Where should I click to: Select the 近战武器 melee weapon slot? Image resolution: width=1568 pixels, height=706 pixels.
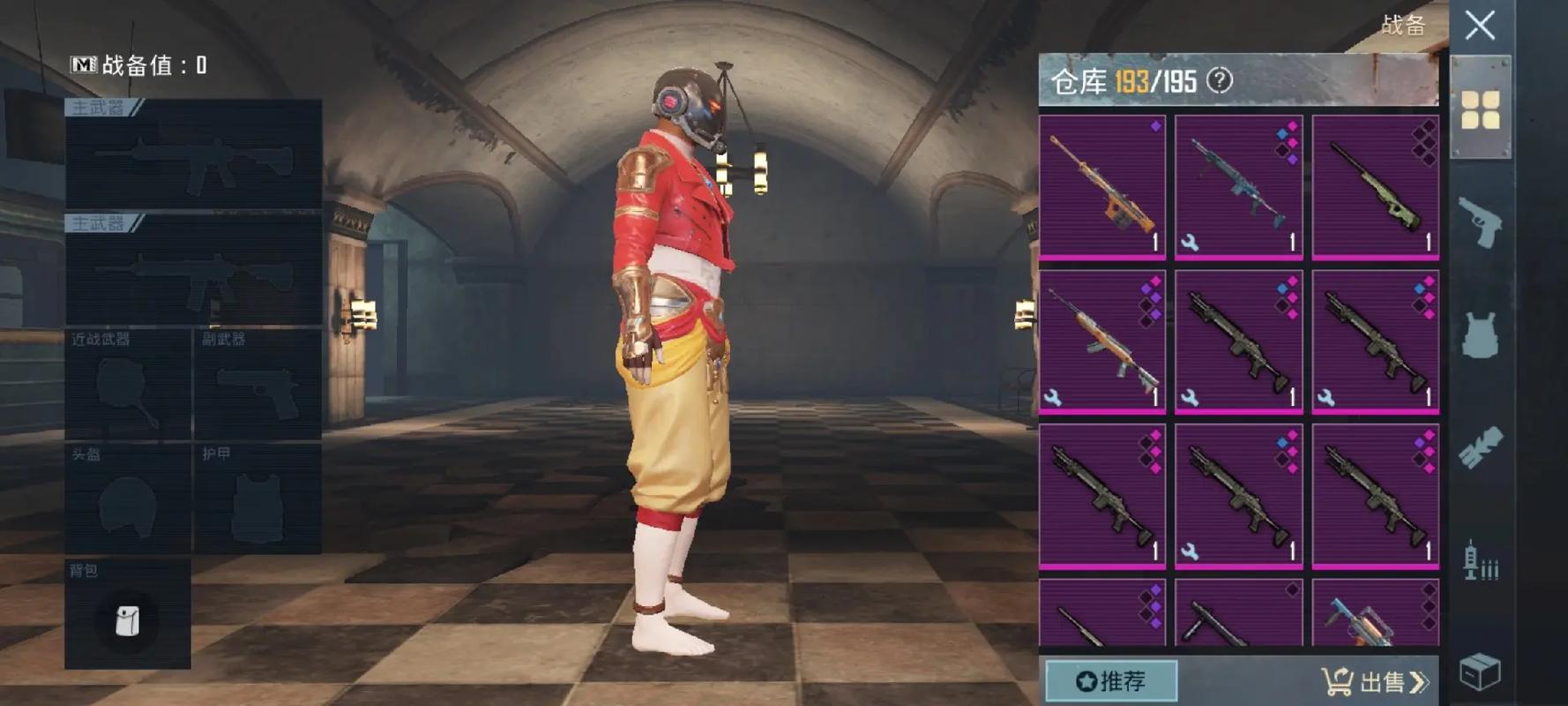[x=128, y=385]
